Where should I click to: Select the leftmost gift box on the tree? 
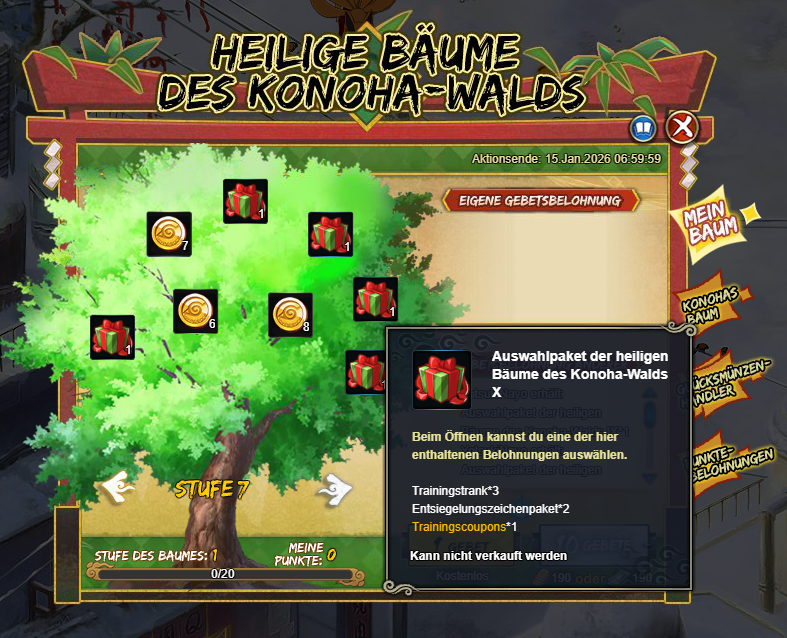click(x=112, y=337)
